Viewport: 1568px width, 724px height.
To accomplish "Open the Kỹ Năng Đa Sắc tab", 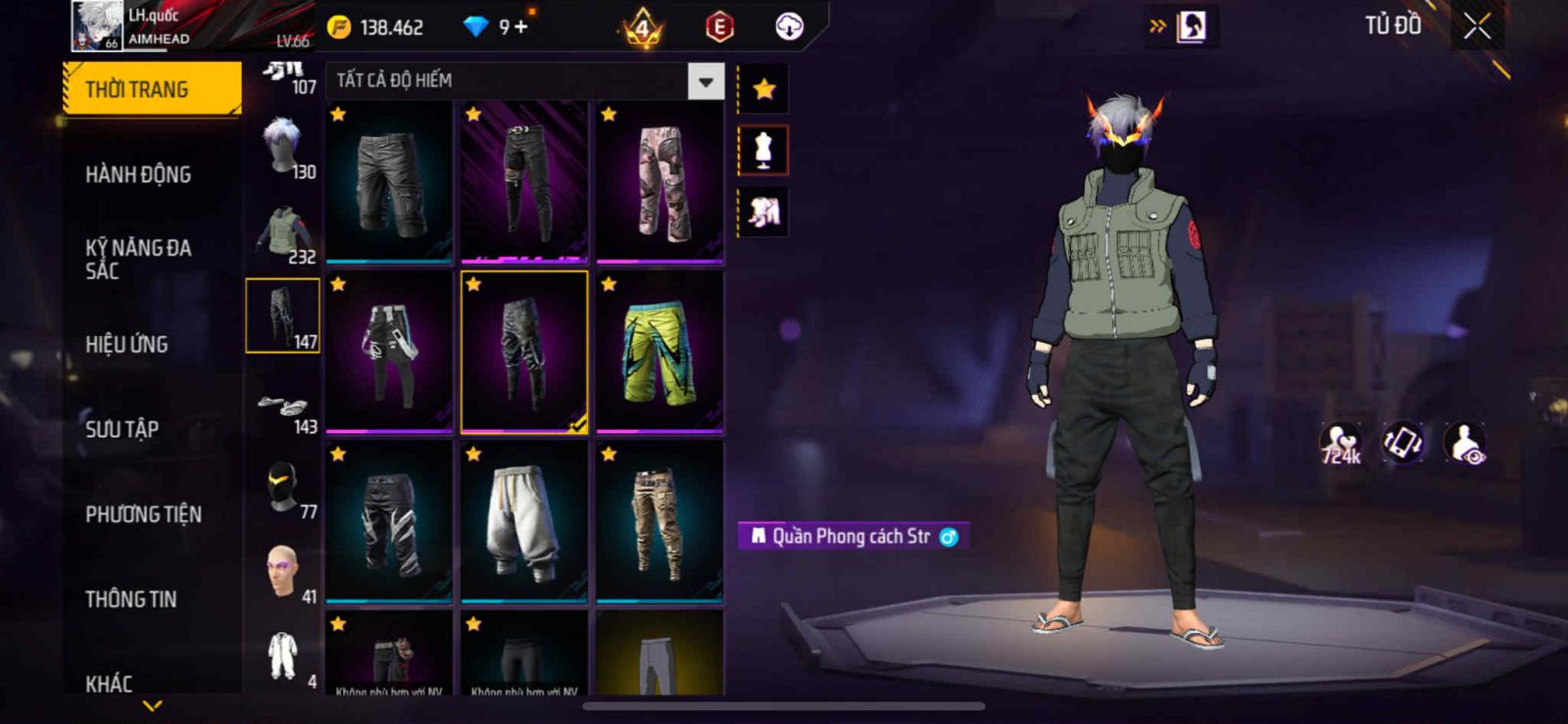I will click(x=138, y=260).
